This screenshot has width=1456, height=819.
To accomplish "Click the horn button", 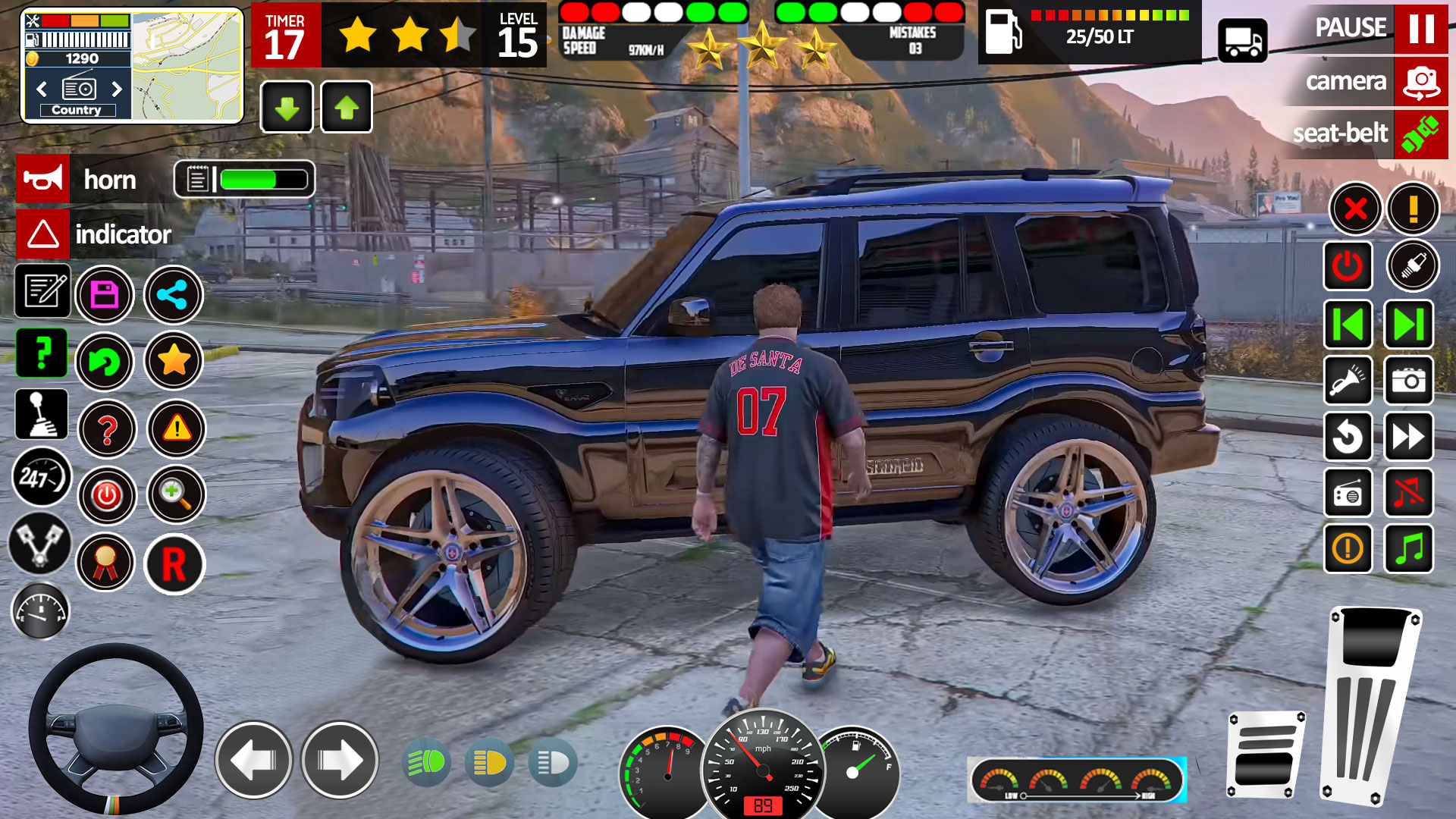I will [x=42, y=179].
